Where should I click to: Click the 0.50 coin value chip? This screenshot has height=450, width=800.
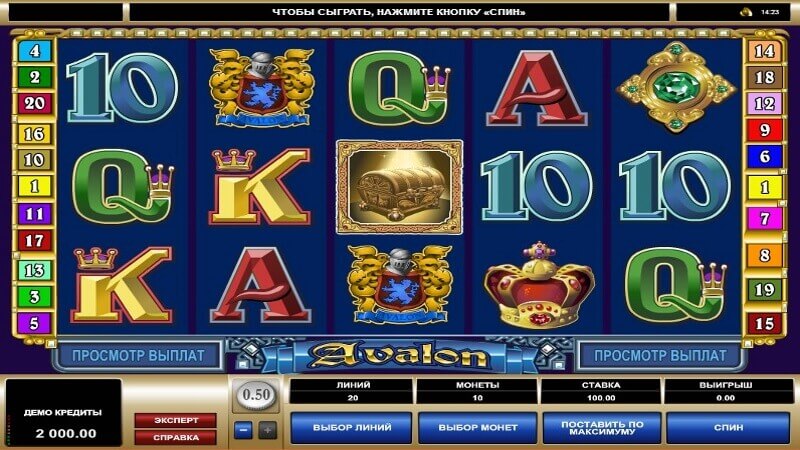coord(257,395)
